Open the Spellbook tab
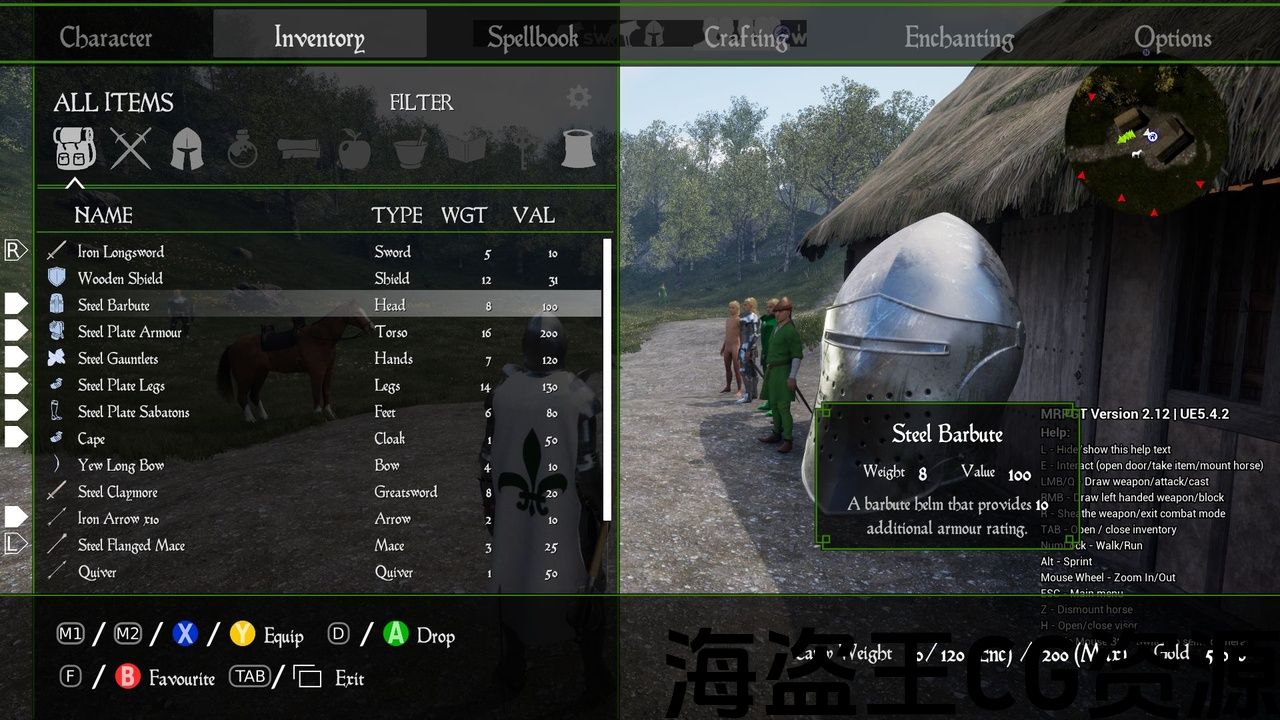 [x=533, y=38]
